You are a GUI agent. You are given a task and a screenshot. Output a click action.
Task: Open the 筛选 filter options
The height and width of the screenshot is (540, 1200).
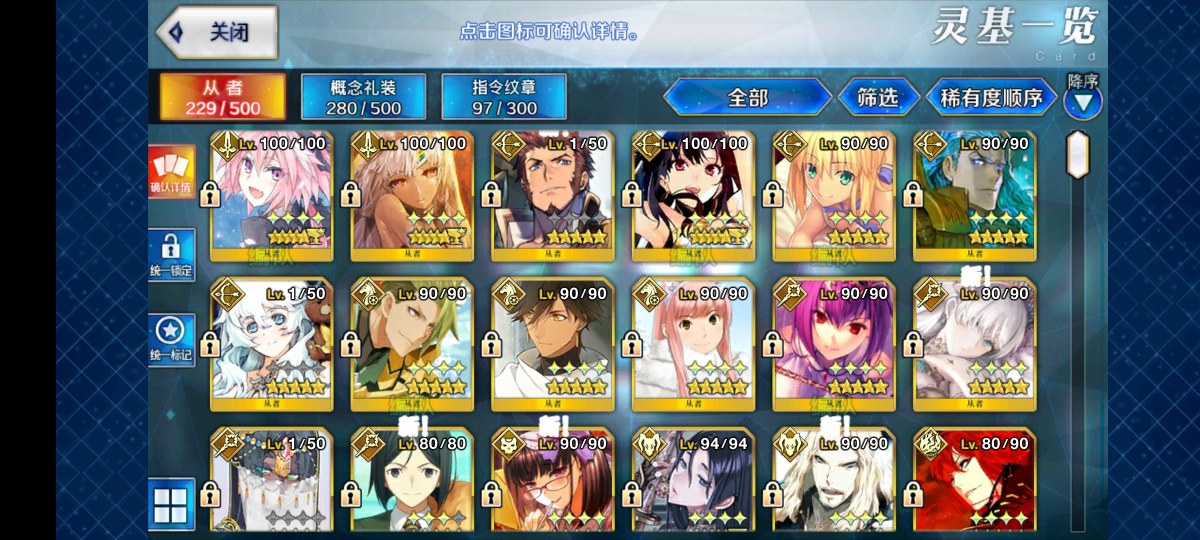[877, 97]
